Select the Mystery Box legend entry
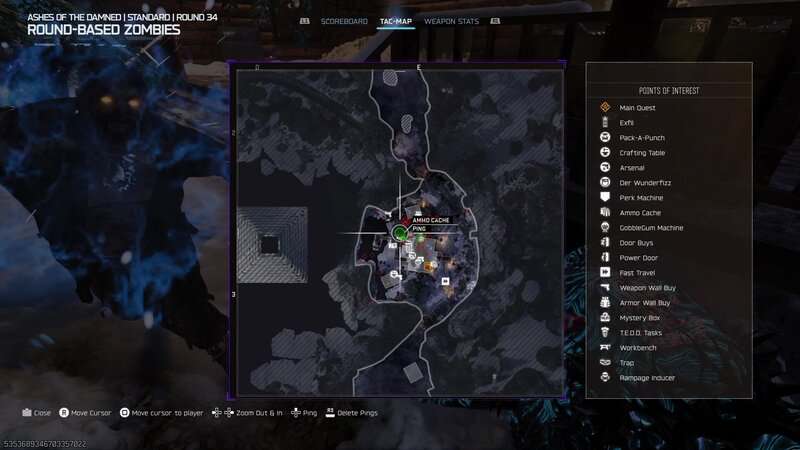 pos(640,317)
